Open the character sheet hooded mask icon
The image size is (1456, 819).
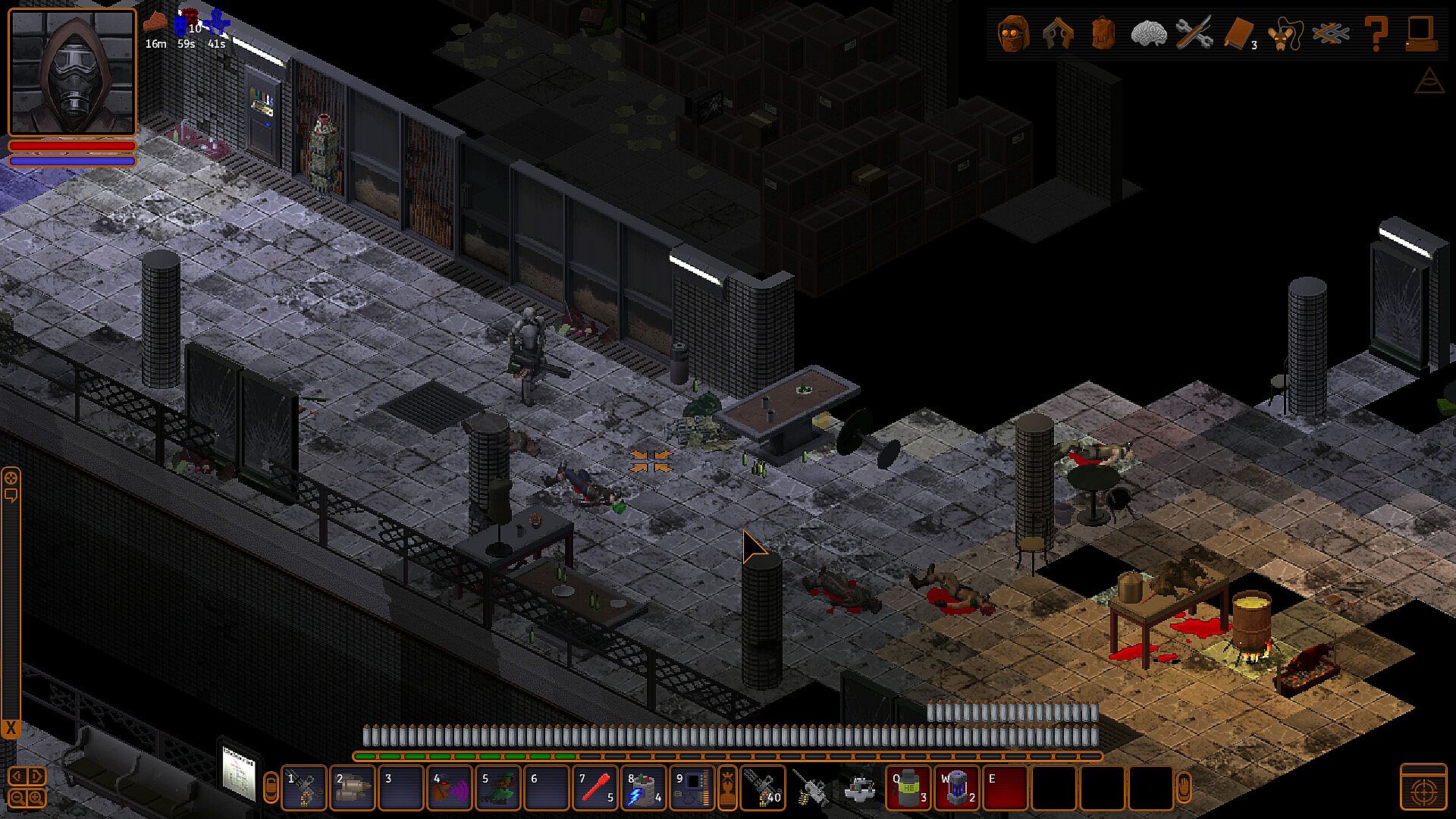point(1013,33)
